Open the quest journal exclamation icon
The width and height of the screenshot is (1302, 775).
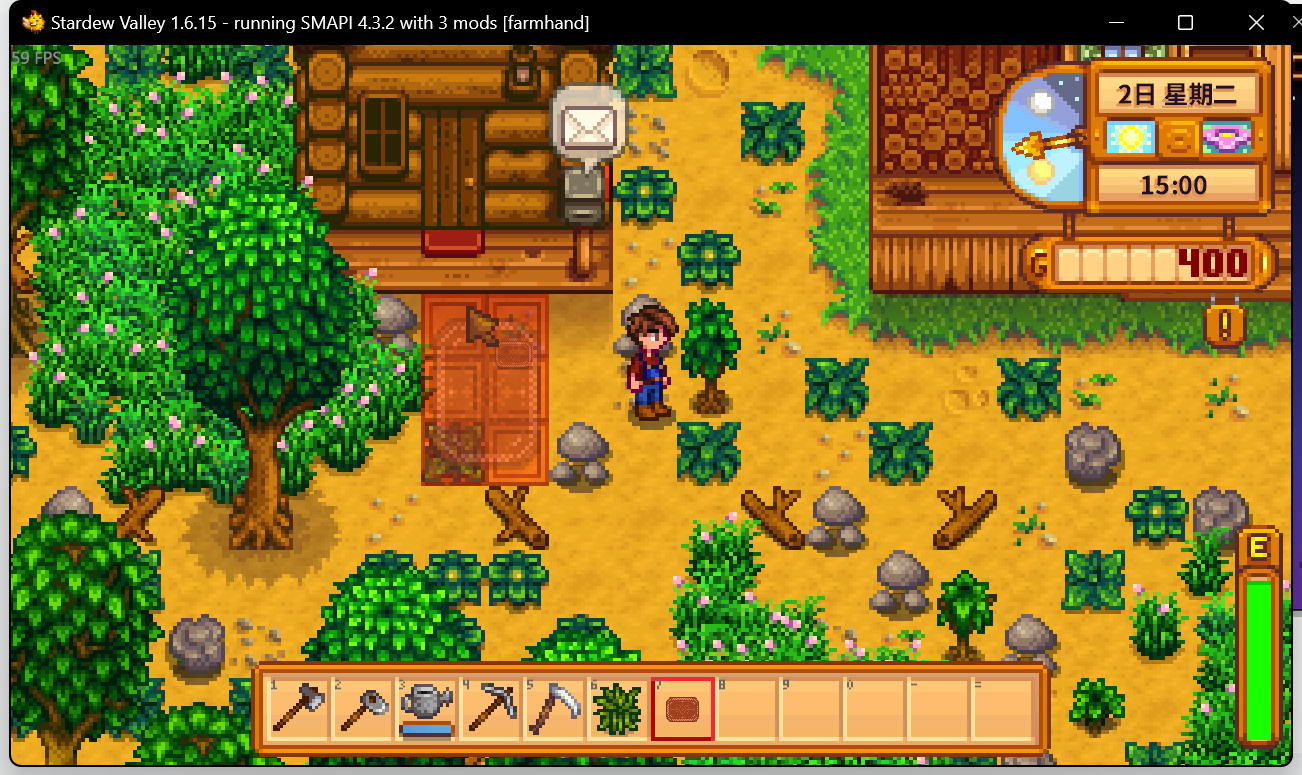(x=1224, y=324)
